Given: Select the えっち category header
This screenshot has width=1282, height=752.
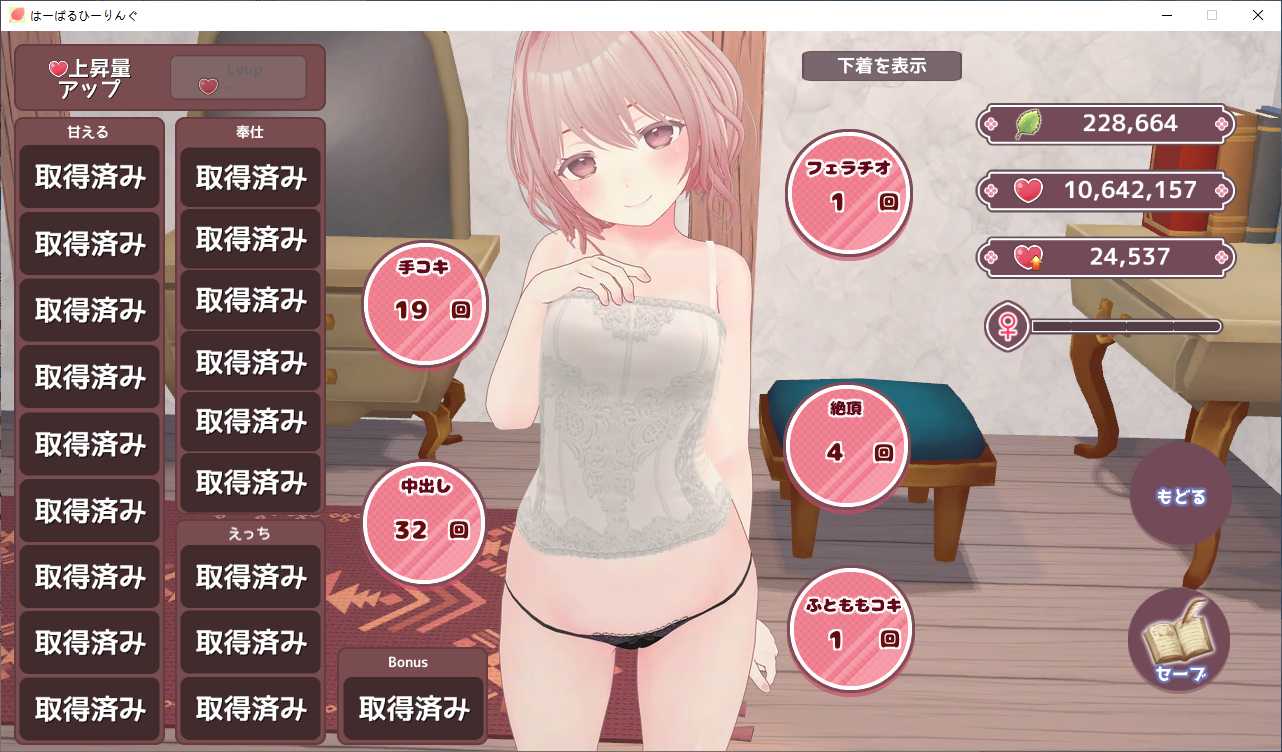Looking at the screenshot, I should click(x=250, y=532).
